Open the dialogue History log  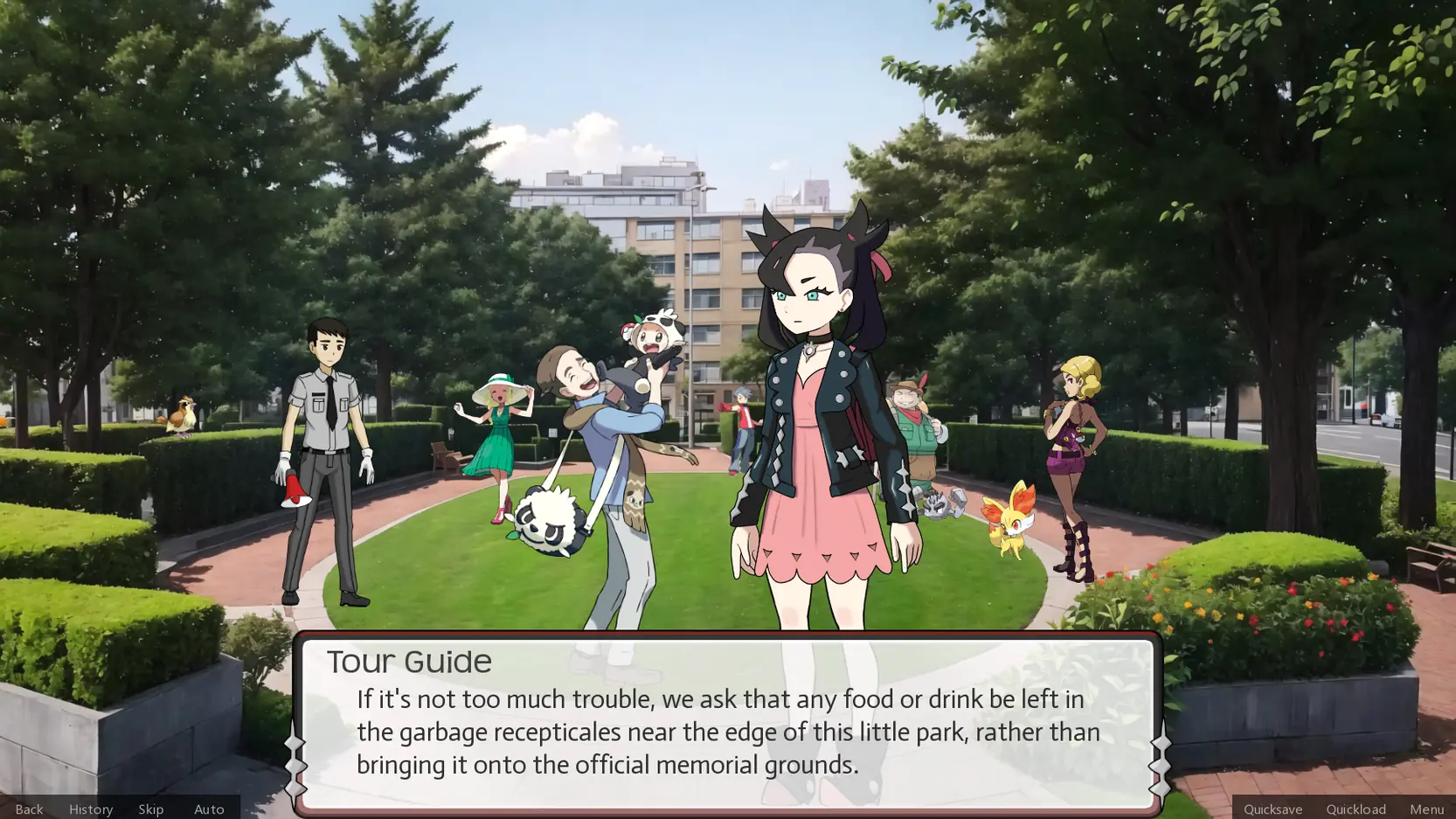[91, 809]
